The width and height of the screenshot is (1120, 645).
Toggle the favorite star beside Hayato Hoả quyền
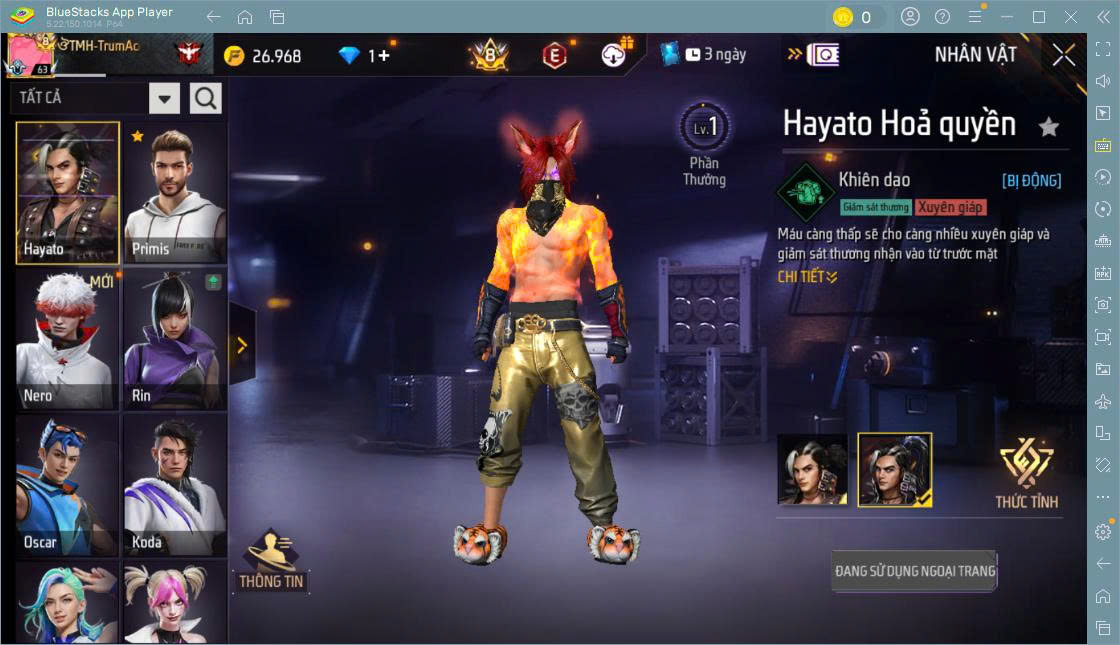point(1048,127)
